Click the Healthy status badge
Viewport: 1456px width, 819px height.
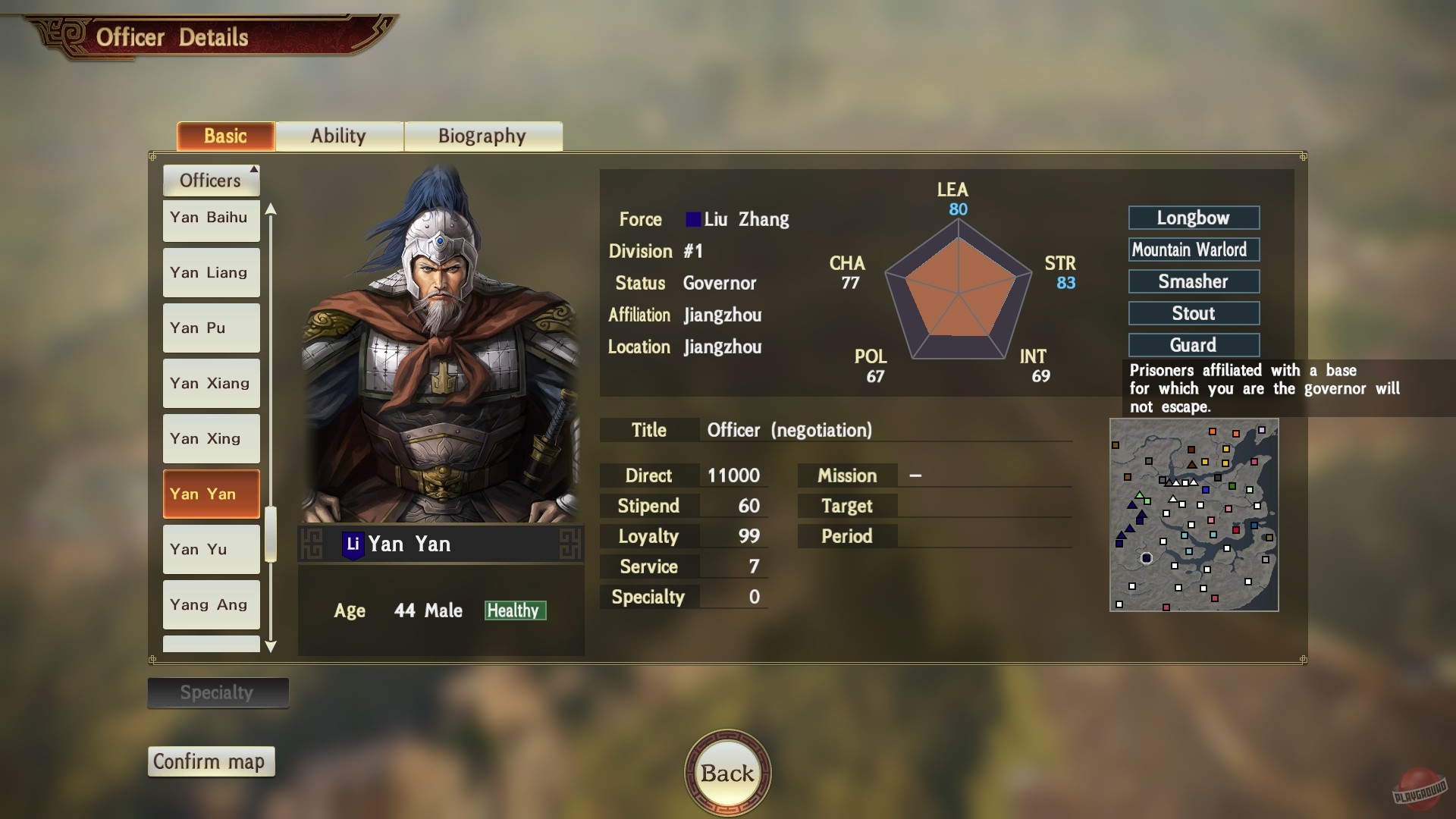point(515,610)
